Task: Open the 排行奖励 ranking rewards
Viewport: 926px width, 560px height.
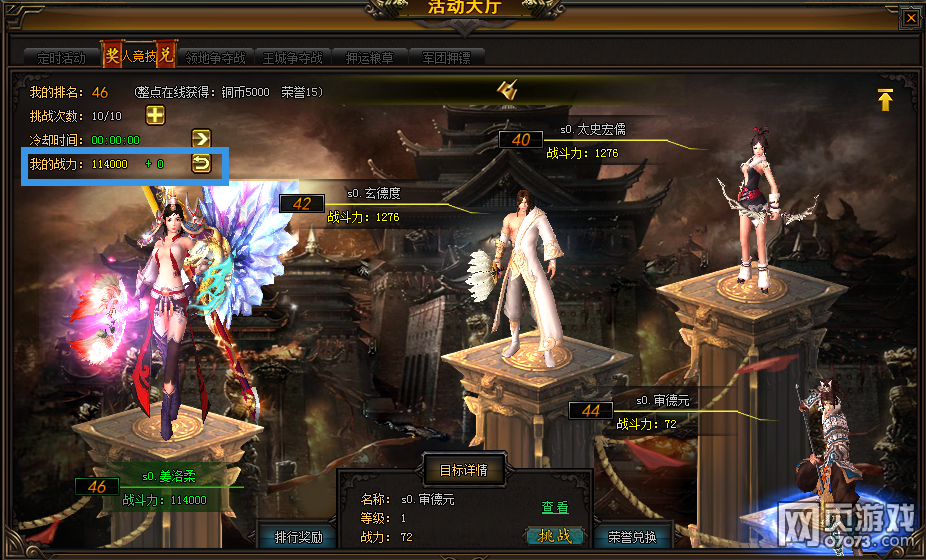Action: pyautogui.click(x=298, y=537)
